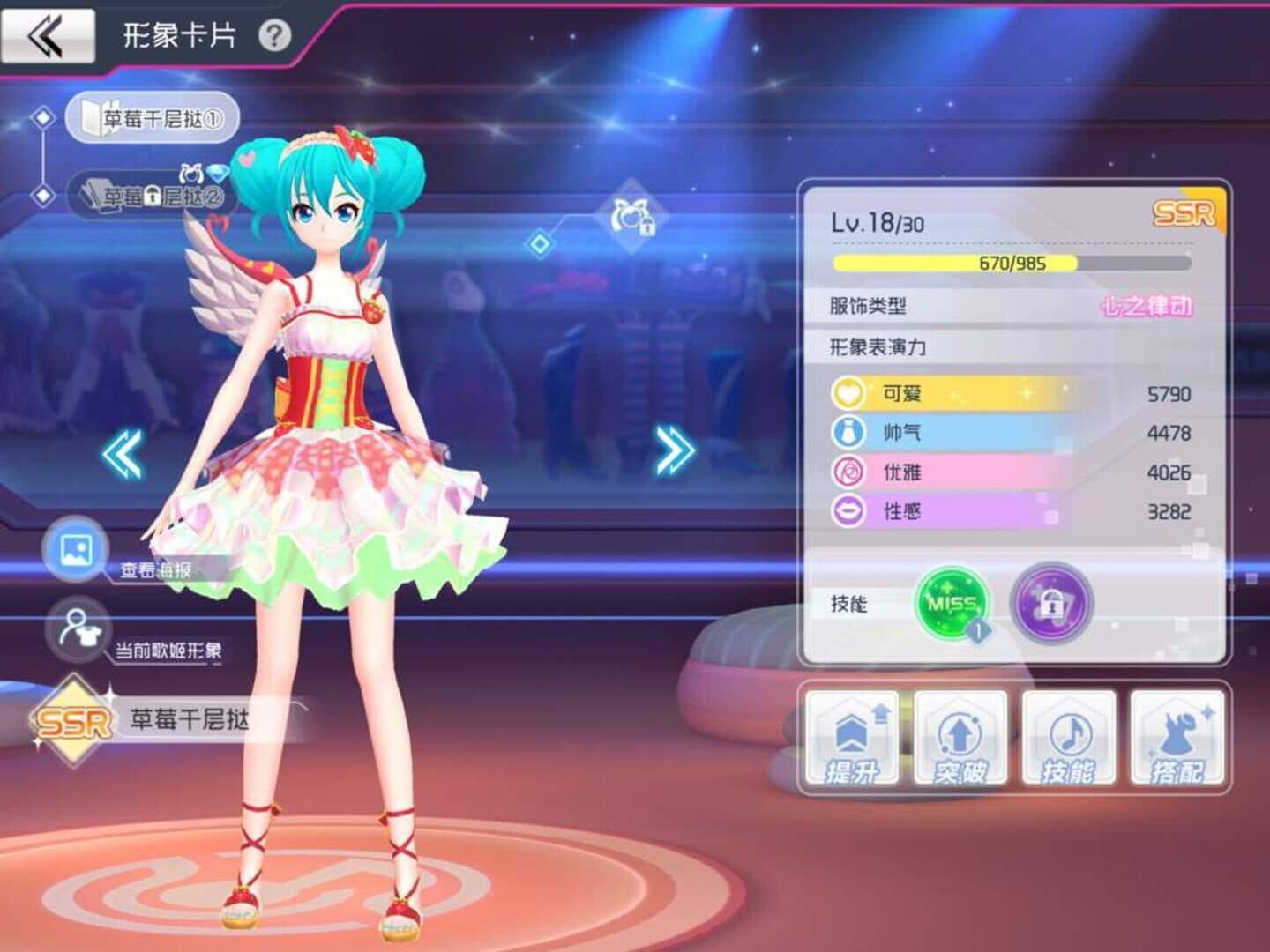This screenshot has height=952, width=1270.
Task: Go back using the double-arrow back button
Action: [48, 36]
